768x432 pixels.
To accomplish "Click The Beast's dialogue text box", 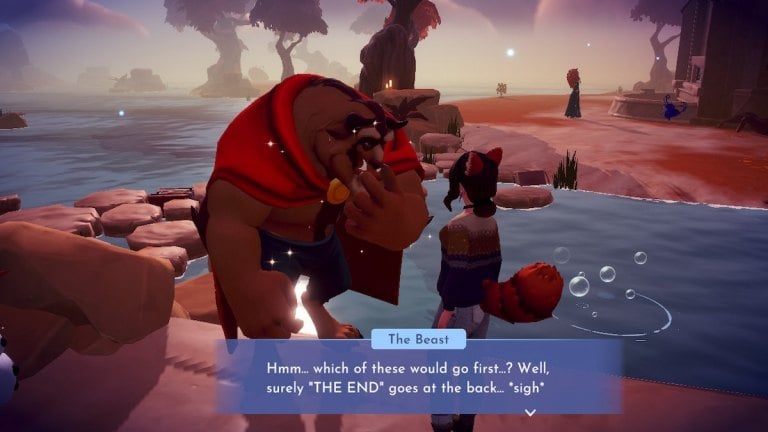I will point(418,377).
